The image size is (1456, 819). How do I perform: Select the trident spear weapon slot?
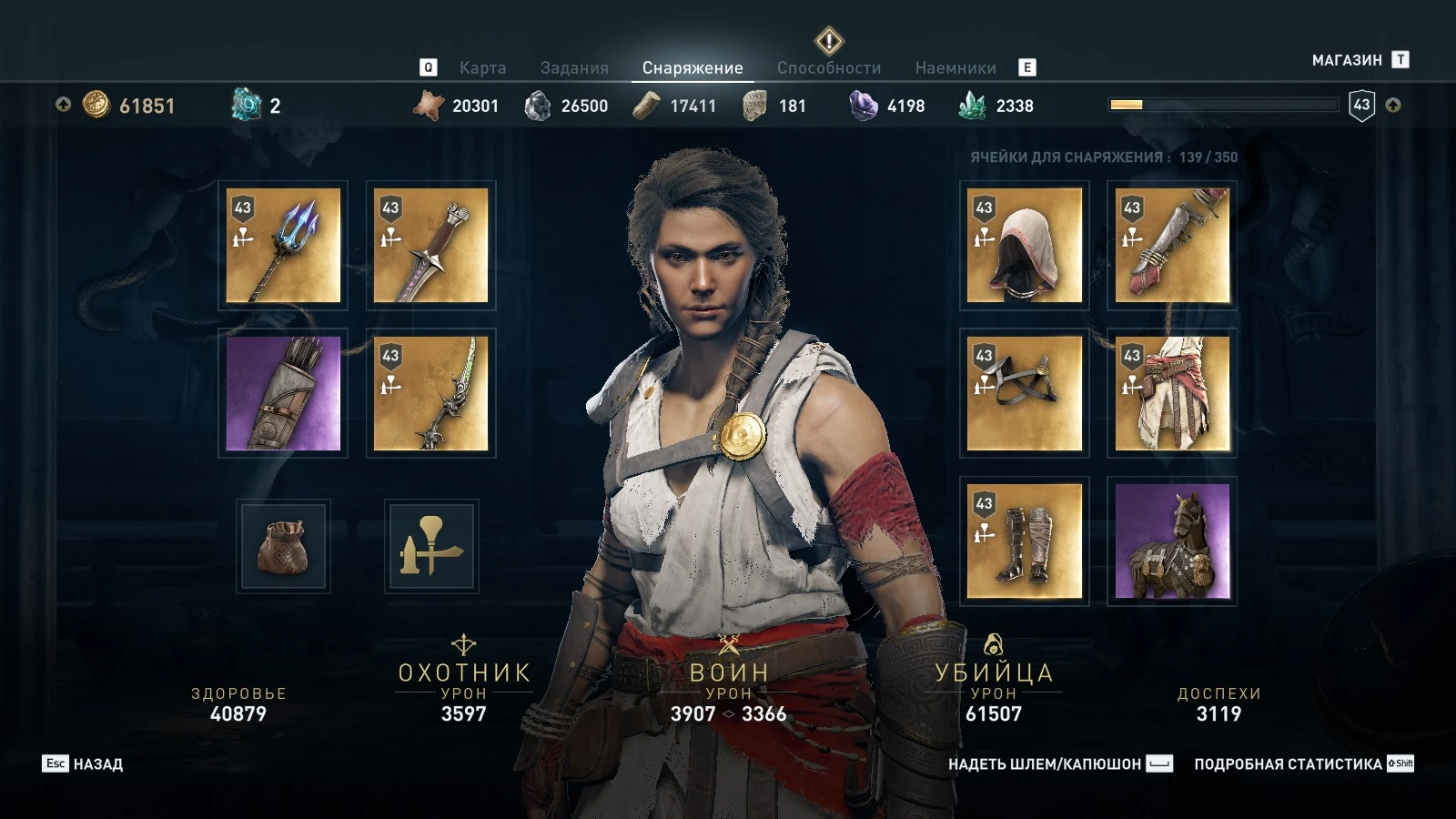point(283,246)
